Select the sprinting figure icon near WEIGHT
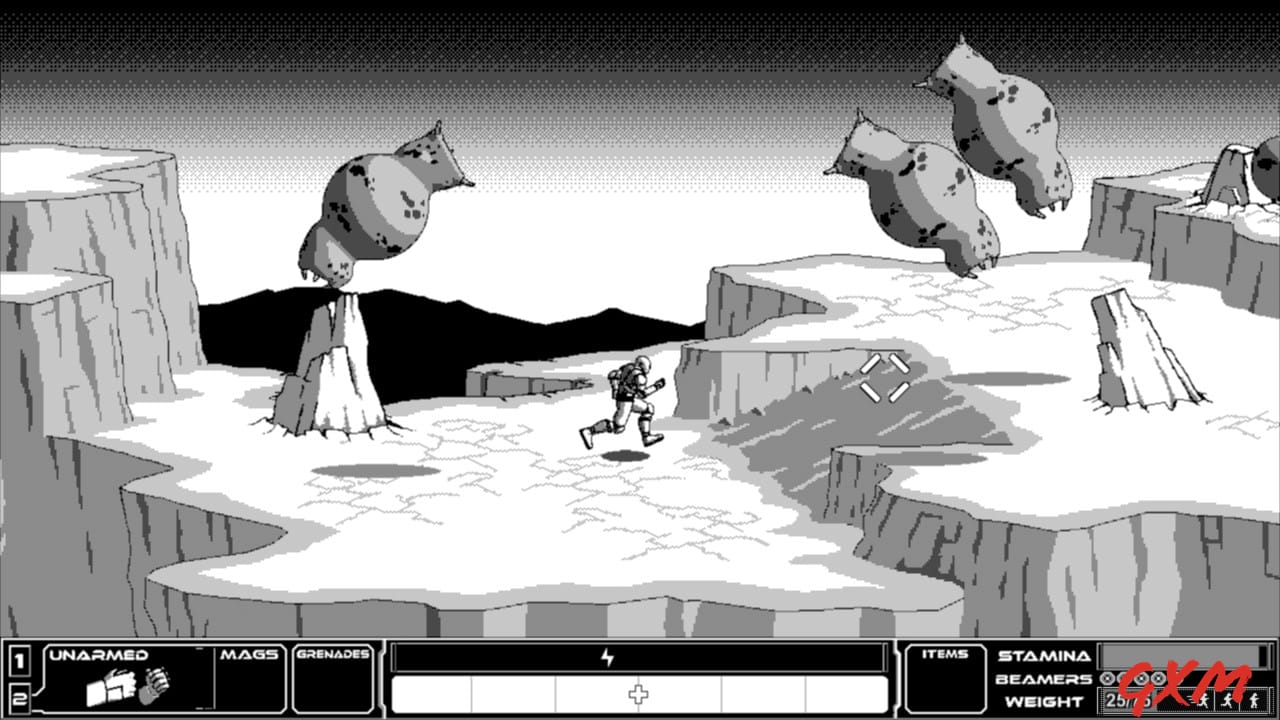The image size is (1280, 720). 1202,701
